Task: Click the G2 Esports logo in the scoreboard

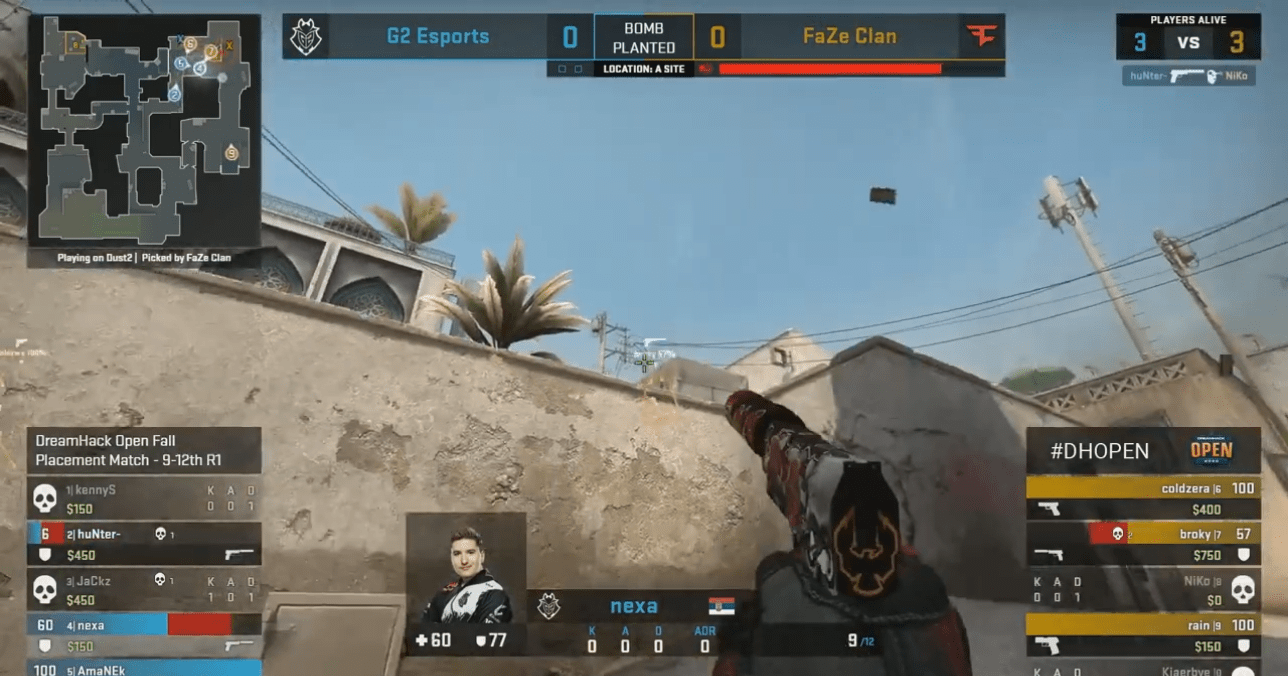Action: point(304,37)
